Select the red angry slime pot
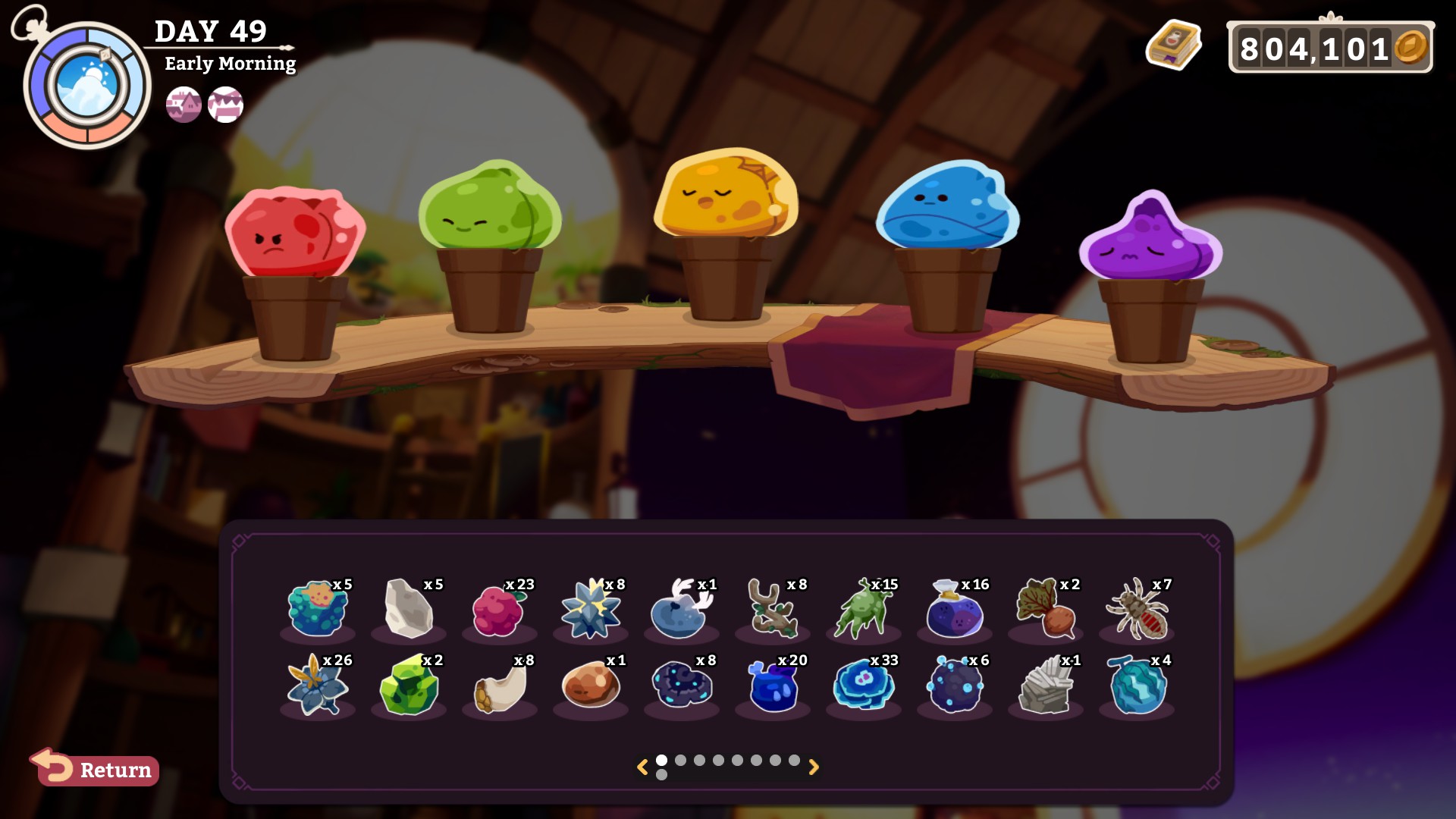 tap(295, 273)
